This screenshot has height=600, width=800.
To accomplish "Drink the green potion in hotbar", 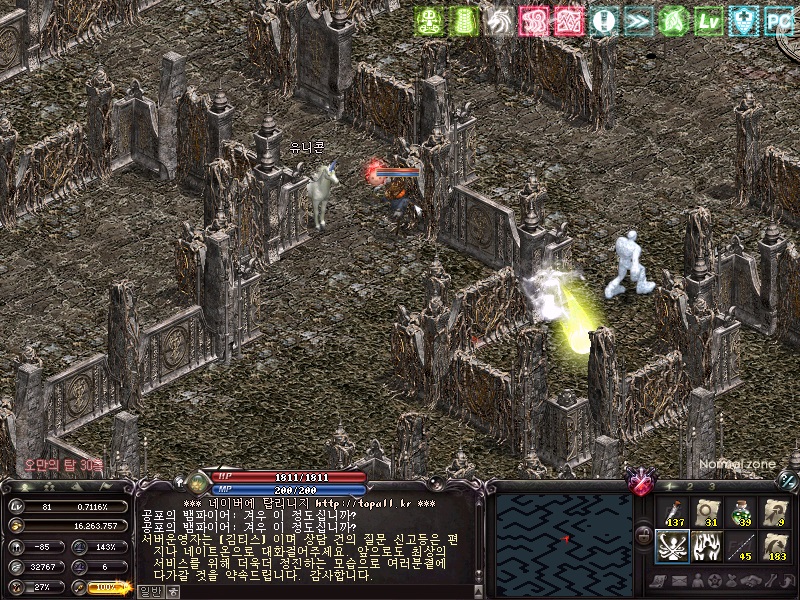I will (741, 512).
